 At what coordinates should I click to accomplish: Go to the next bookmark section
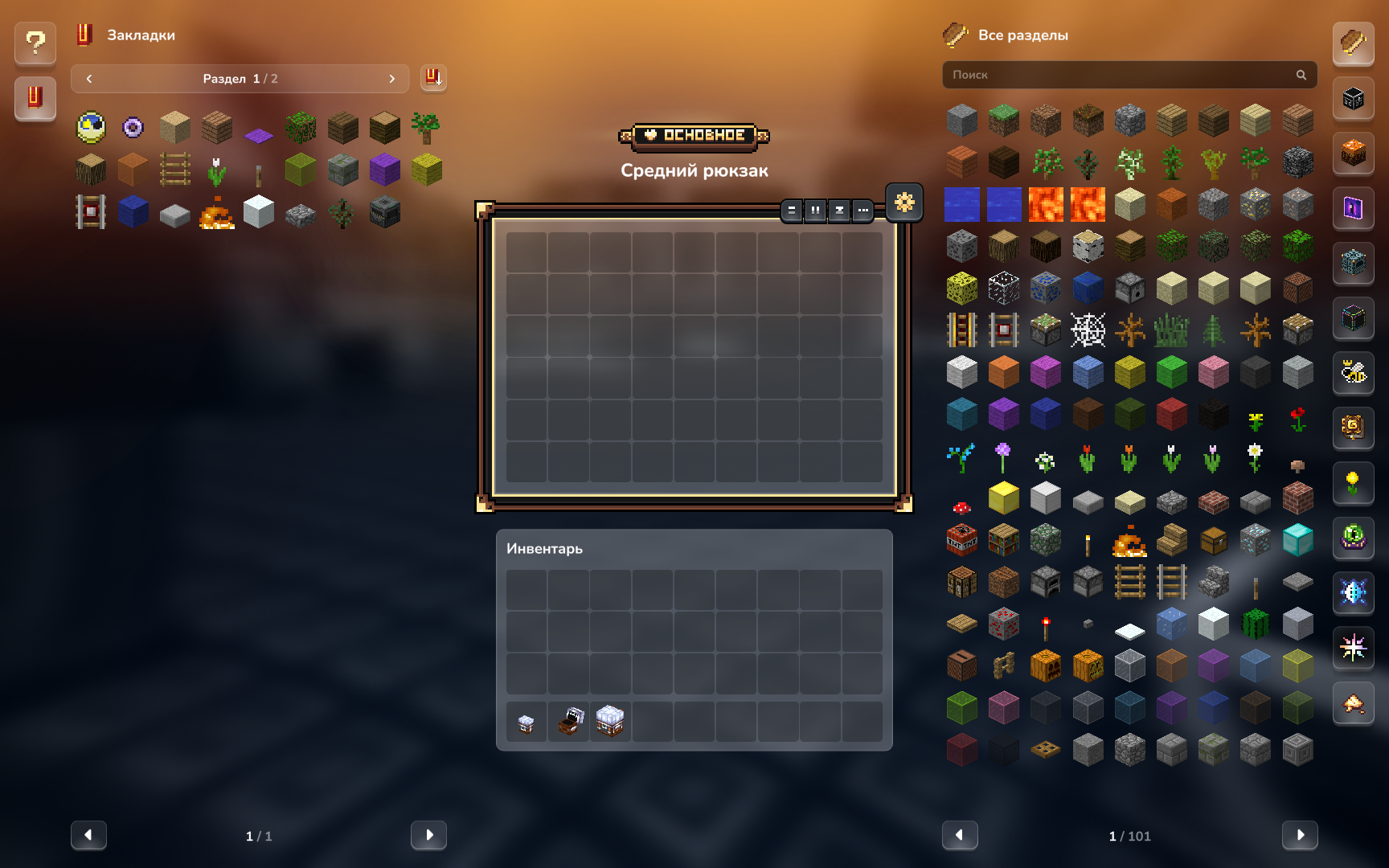[391, 79]
